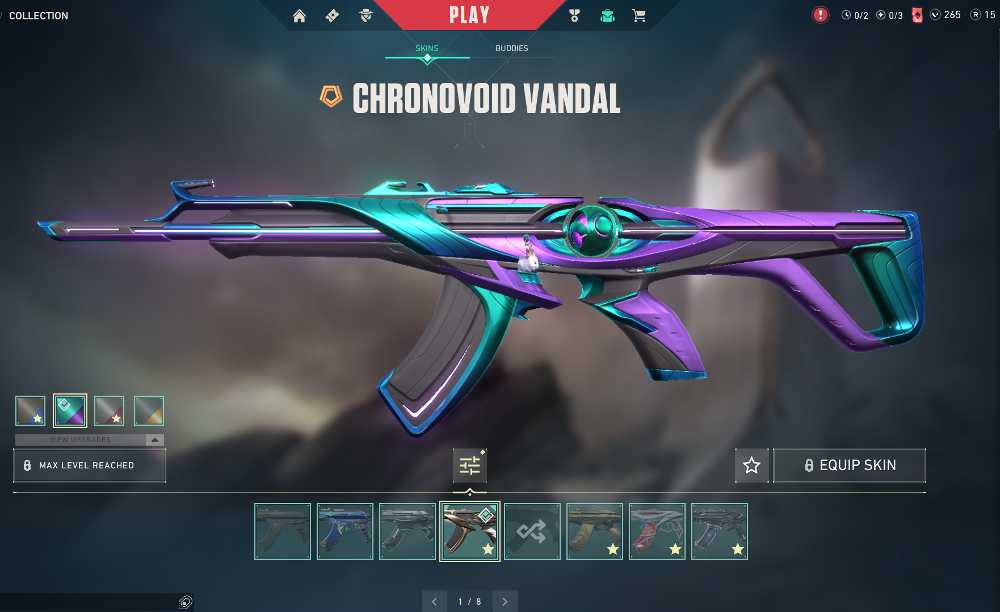This screenshot has height=612, width=1000.
Task: Switch to the Buddies tab
Action: [x=511, y=48]
